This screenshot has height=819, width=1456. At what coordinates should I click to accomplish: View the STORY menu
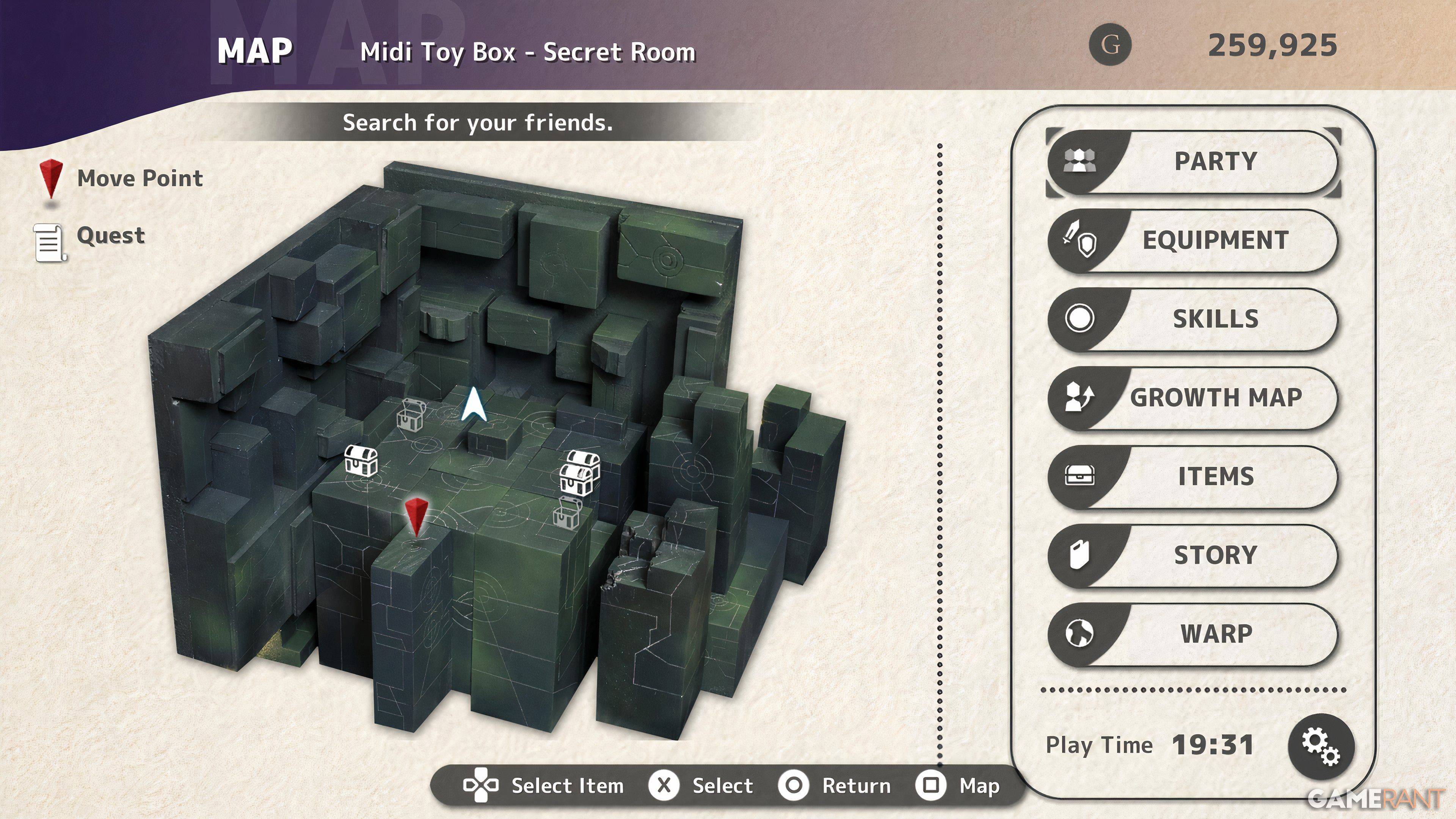pyautogui.click(x=1192, y=555)
